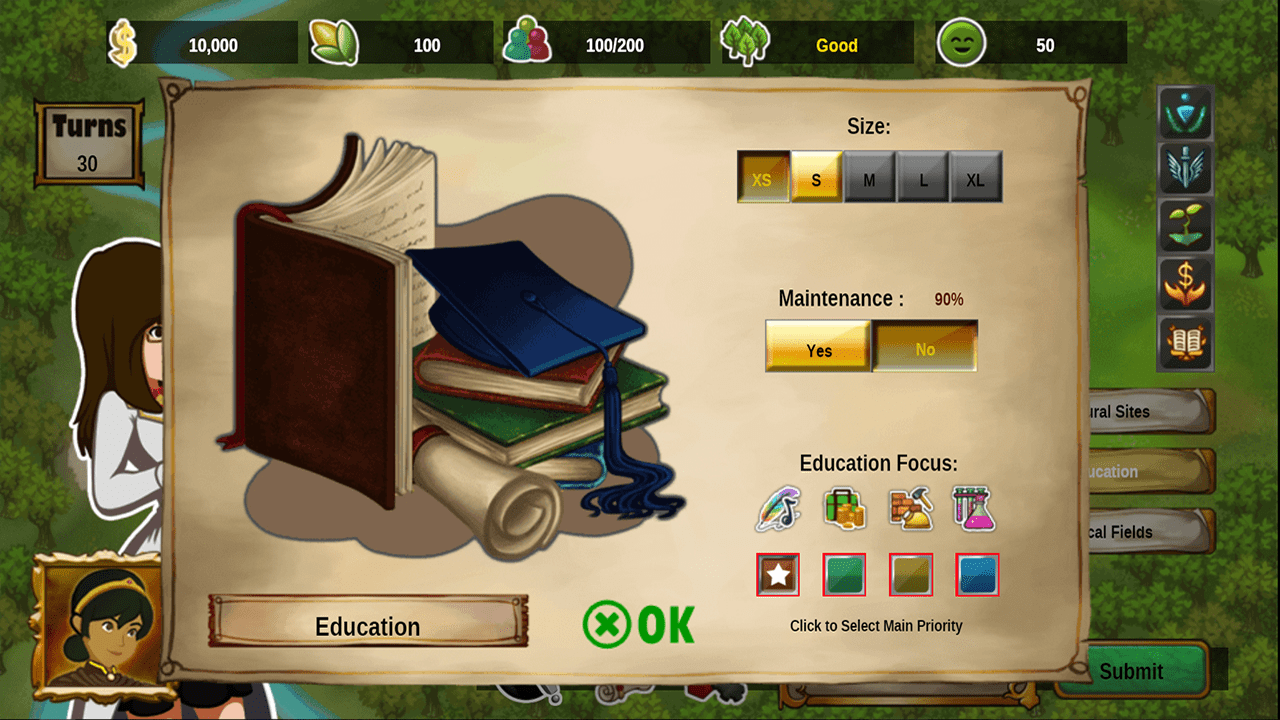This screenshot has width=1280, height=720.
Task: Open the green sprout category icon
Action: (x=1186, y=227)
